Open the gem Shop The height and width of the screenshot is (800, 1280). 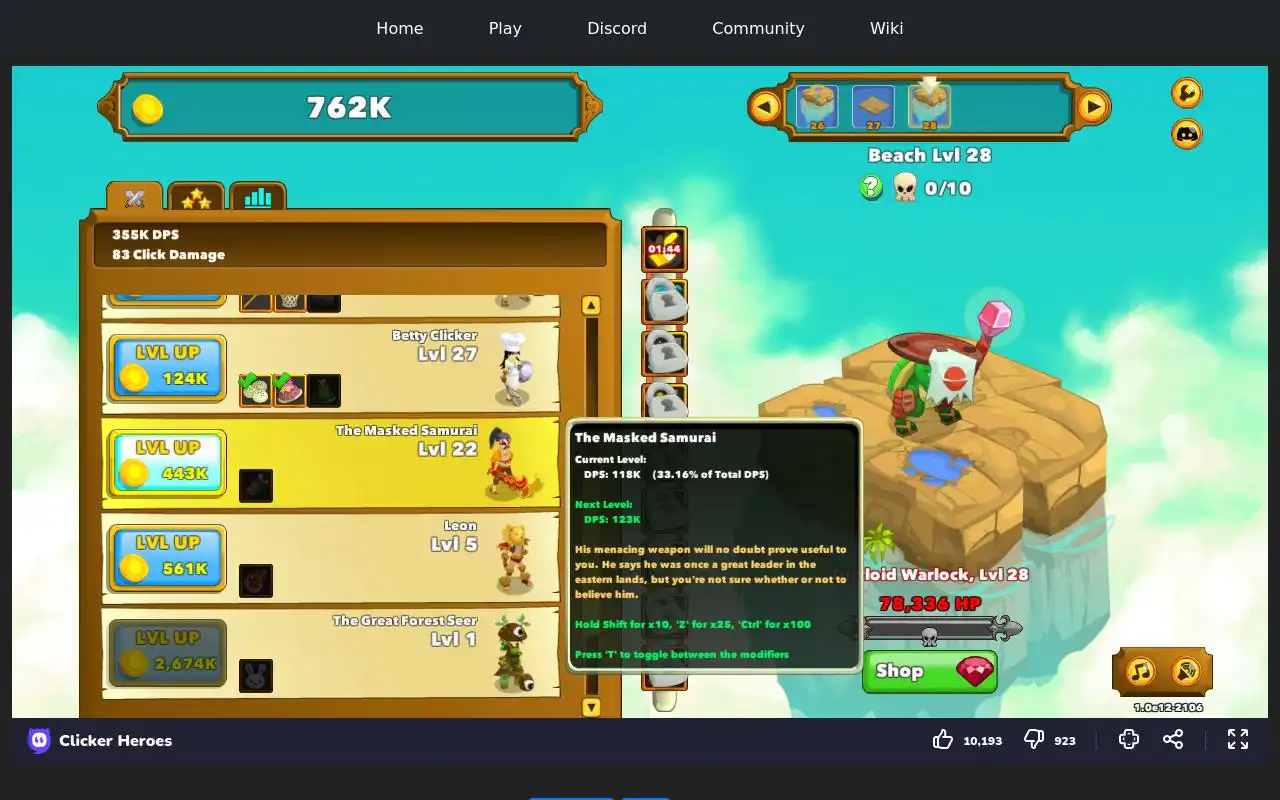click(929, 671)
